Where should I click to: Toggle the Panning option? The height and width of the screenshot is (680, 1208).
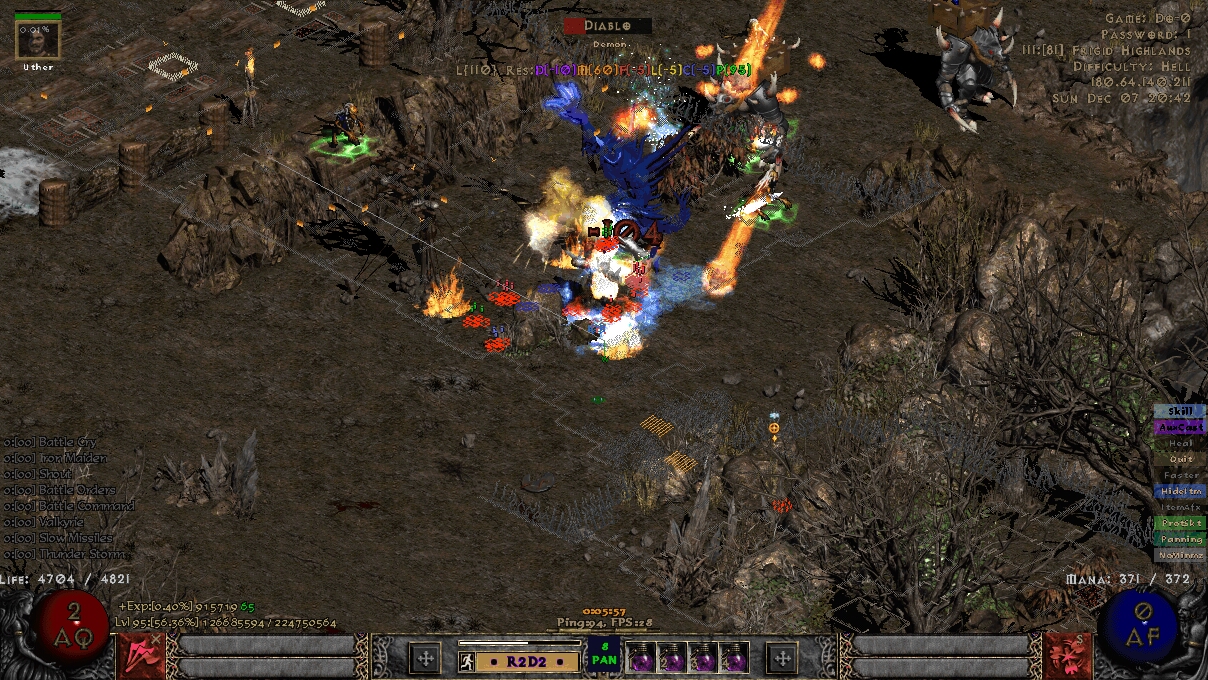click(x=1180, y=539)
